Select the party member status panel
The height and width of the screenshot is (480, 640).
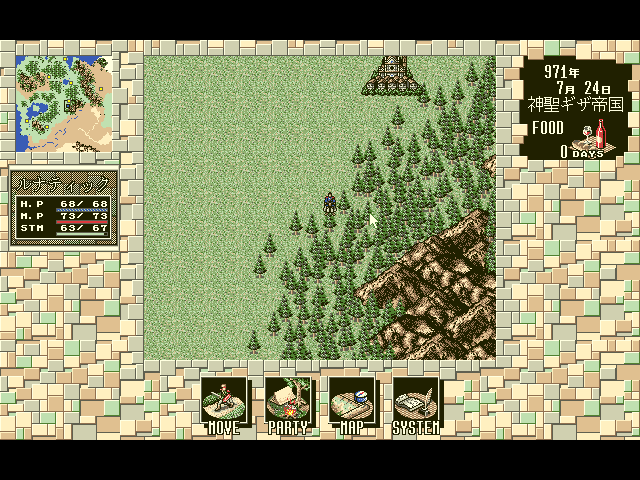coord(64,206)
